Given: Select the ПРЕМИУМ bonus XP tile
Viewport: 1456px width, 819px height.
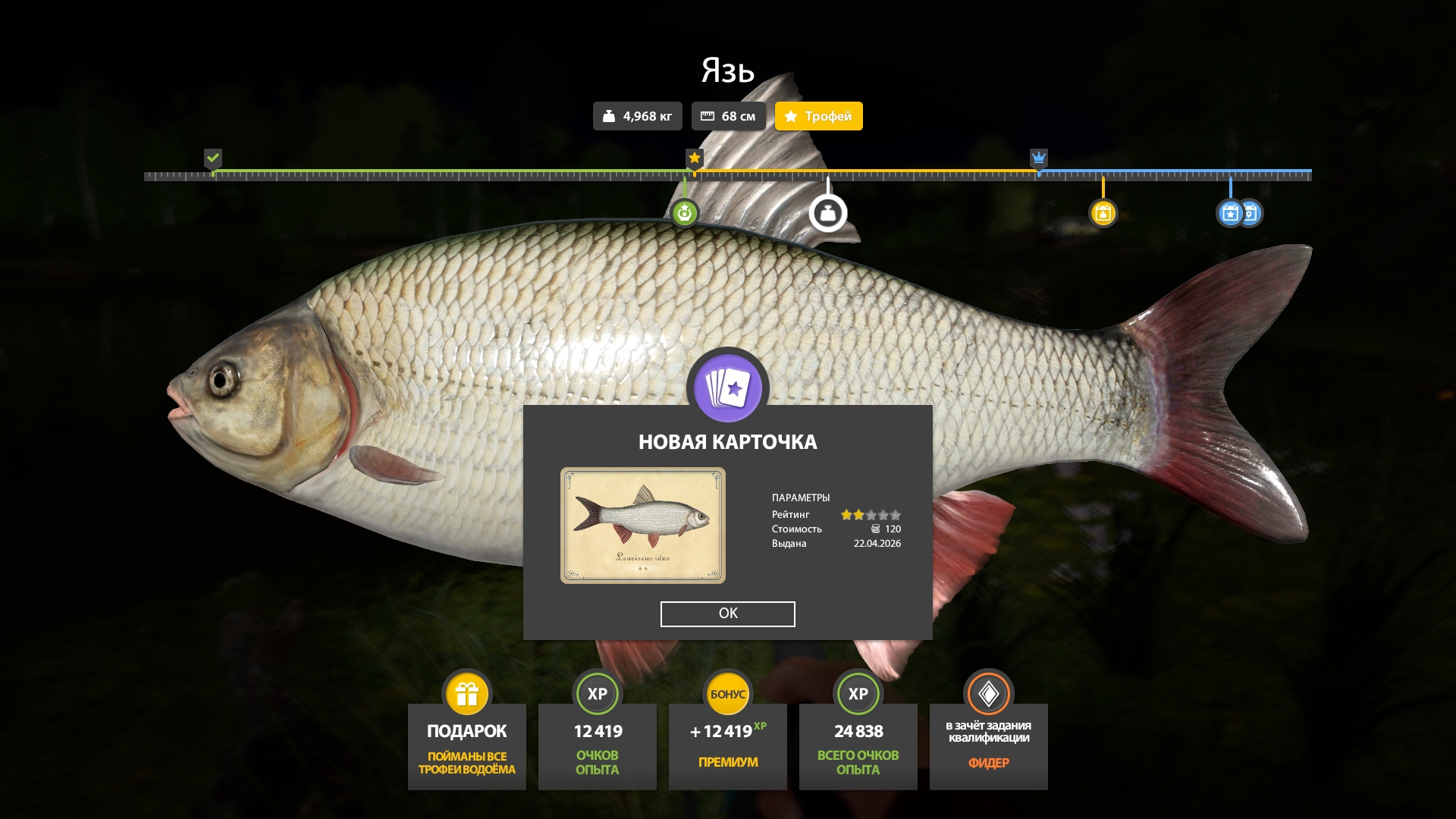Looking at the screenshot, I should point(727,745).
